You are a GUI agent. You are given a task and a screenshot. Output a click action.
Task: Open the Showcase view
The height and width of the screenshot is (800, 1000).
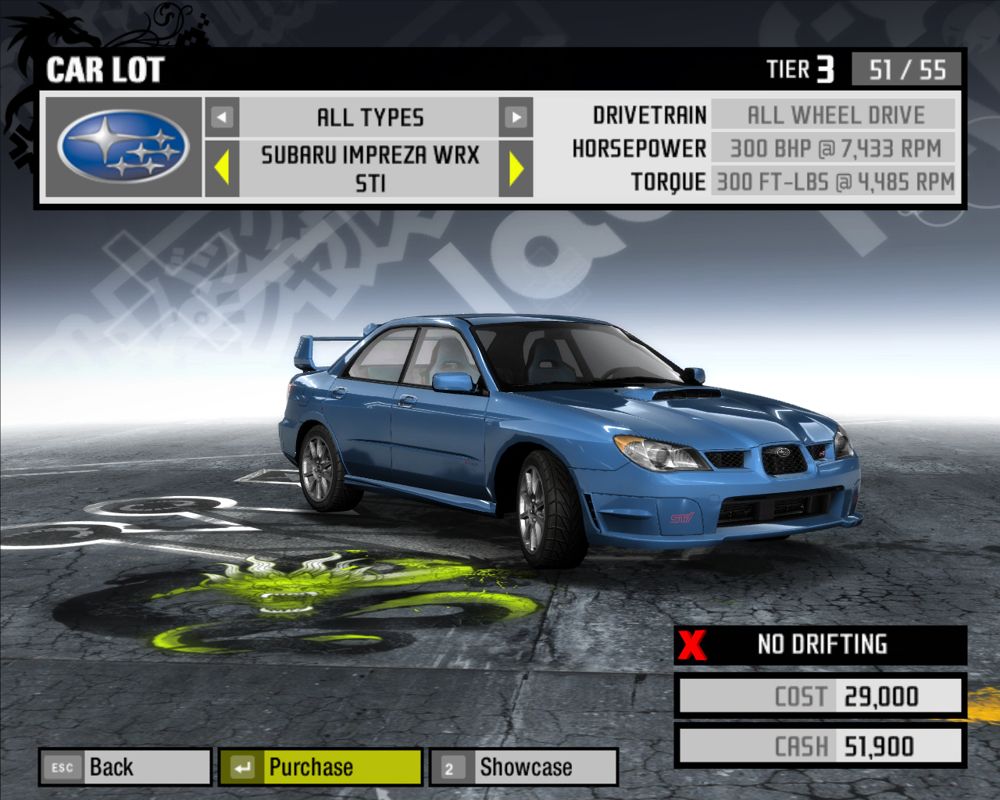524,767
